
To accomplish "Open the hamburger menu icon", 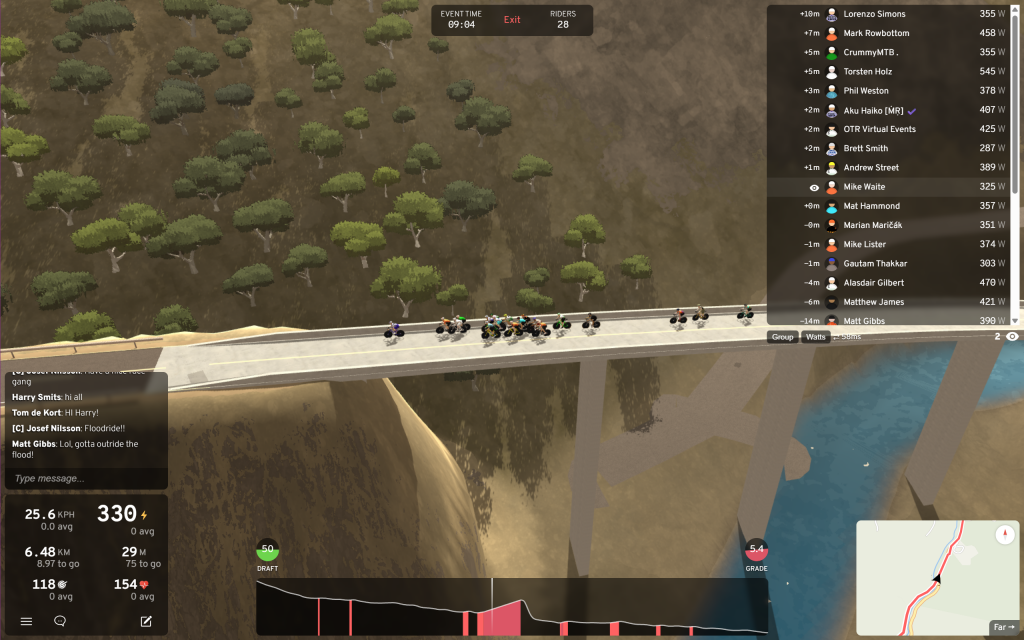I will pos(26,621).
